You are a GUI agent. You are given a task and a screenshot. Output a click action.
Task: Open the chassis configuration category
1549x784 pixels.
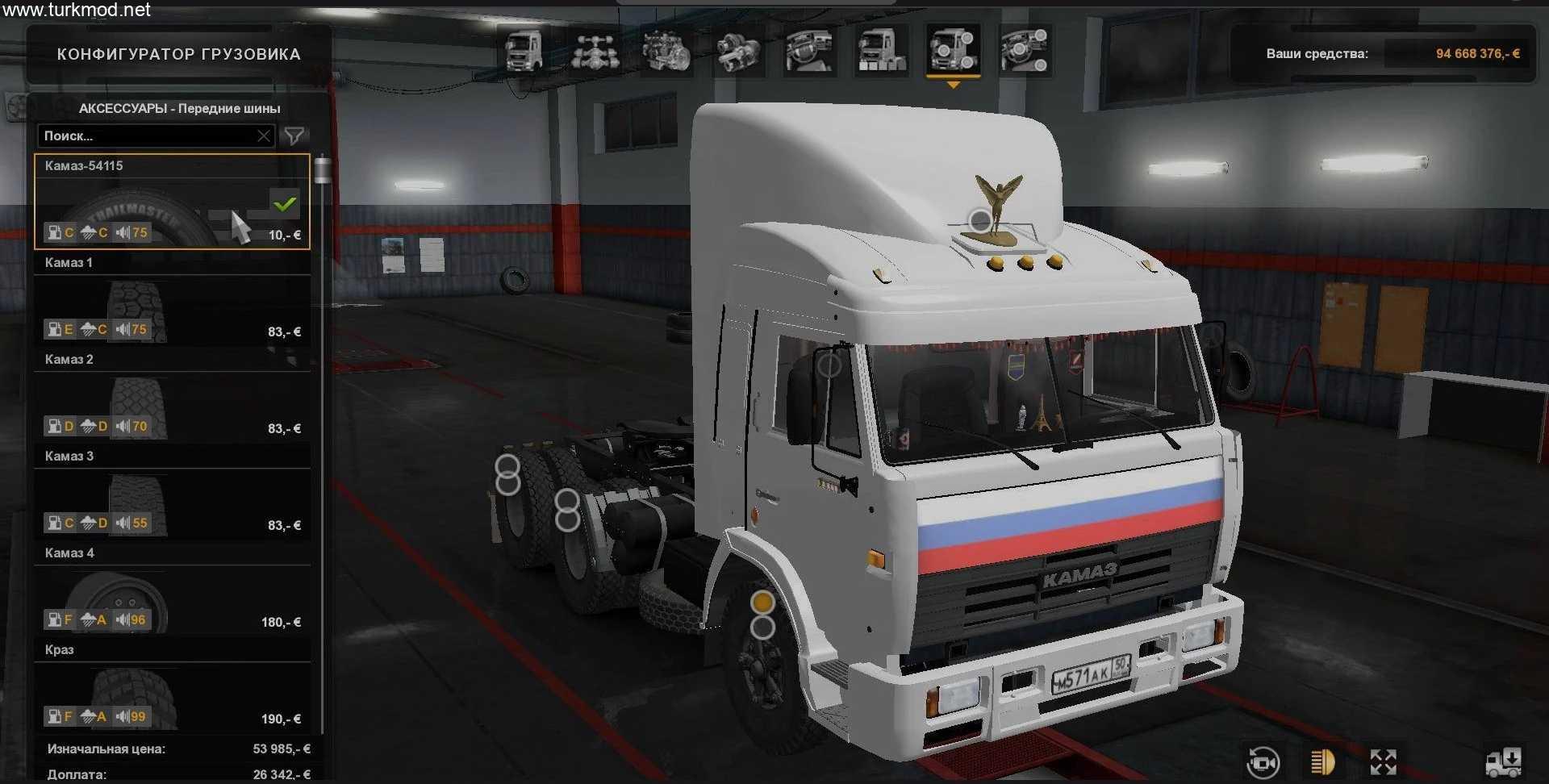[x=597, y=50]
